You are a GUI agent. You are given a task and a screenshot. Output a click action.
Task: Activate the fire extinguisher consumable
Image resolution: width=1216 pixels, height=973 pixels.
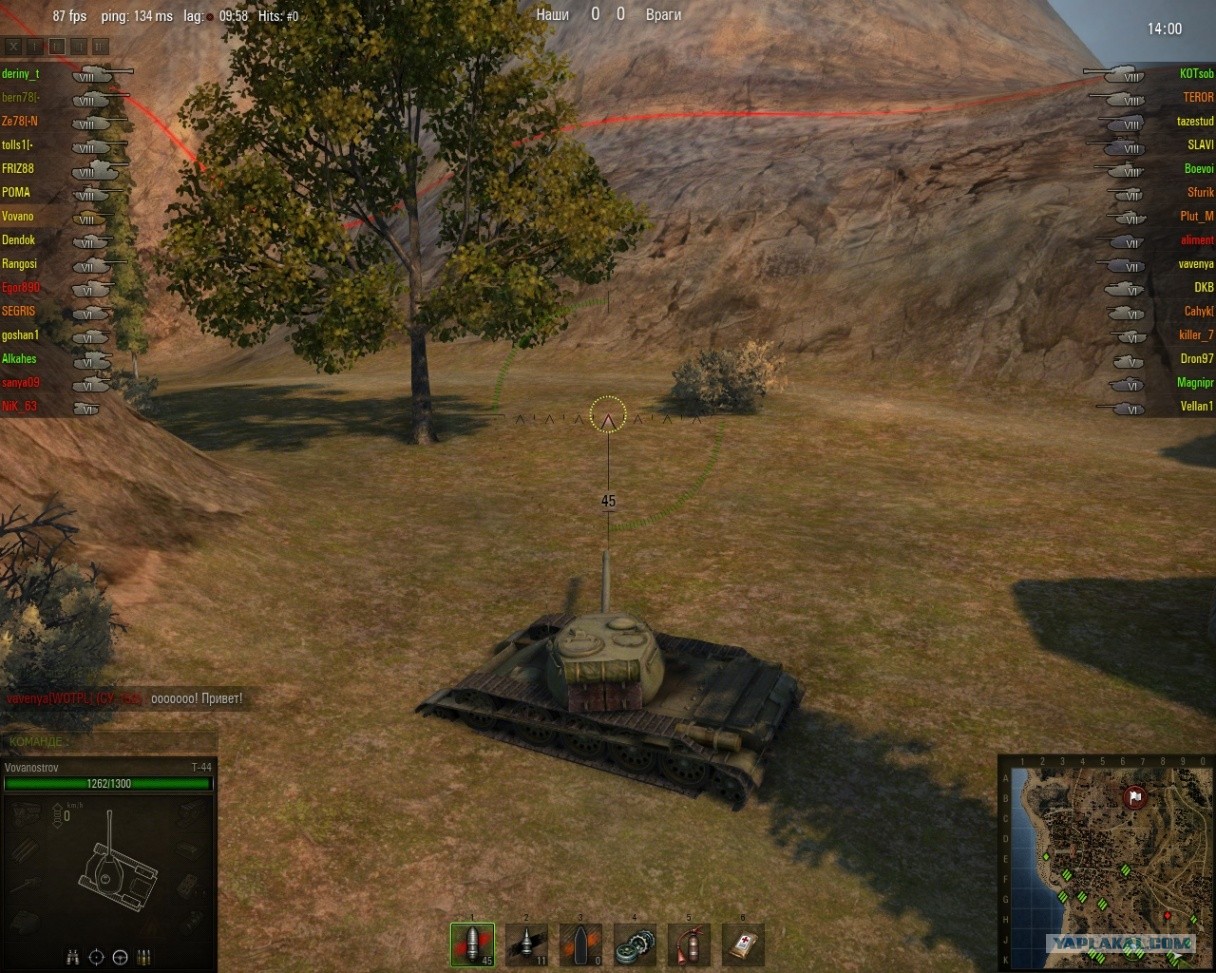click(689, 944)
